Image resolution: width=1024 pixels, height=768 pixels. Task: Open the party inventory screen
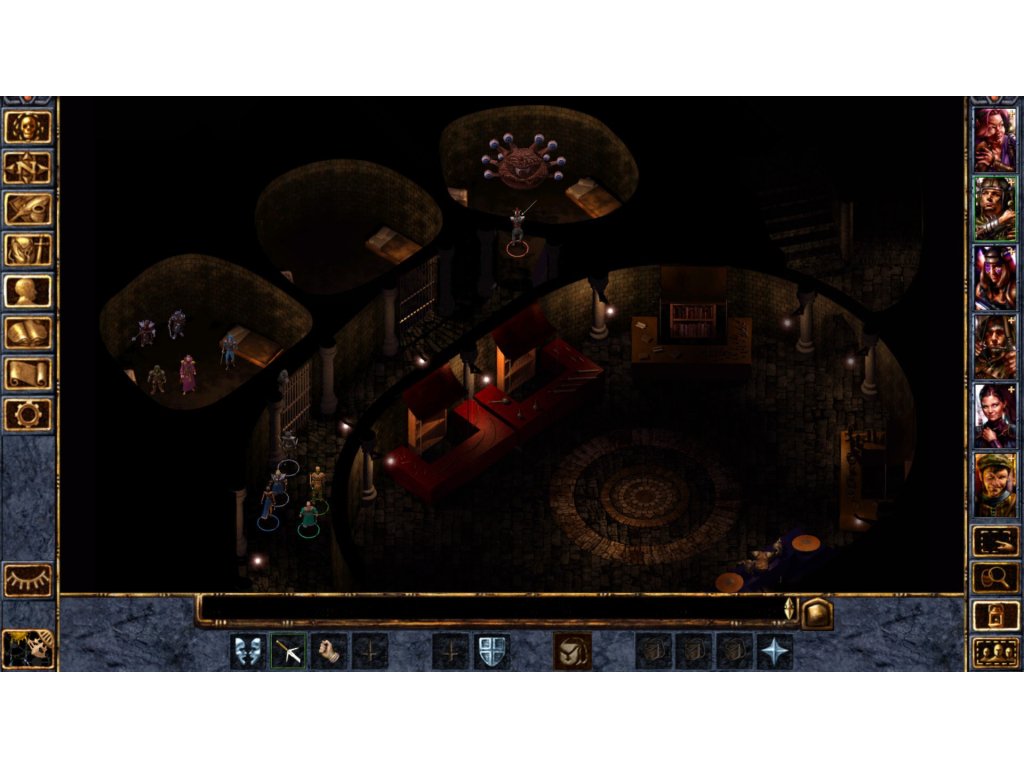pos(28,250)
